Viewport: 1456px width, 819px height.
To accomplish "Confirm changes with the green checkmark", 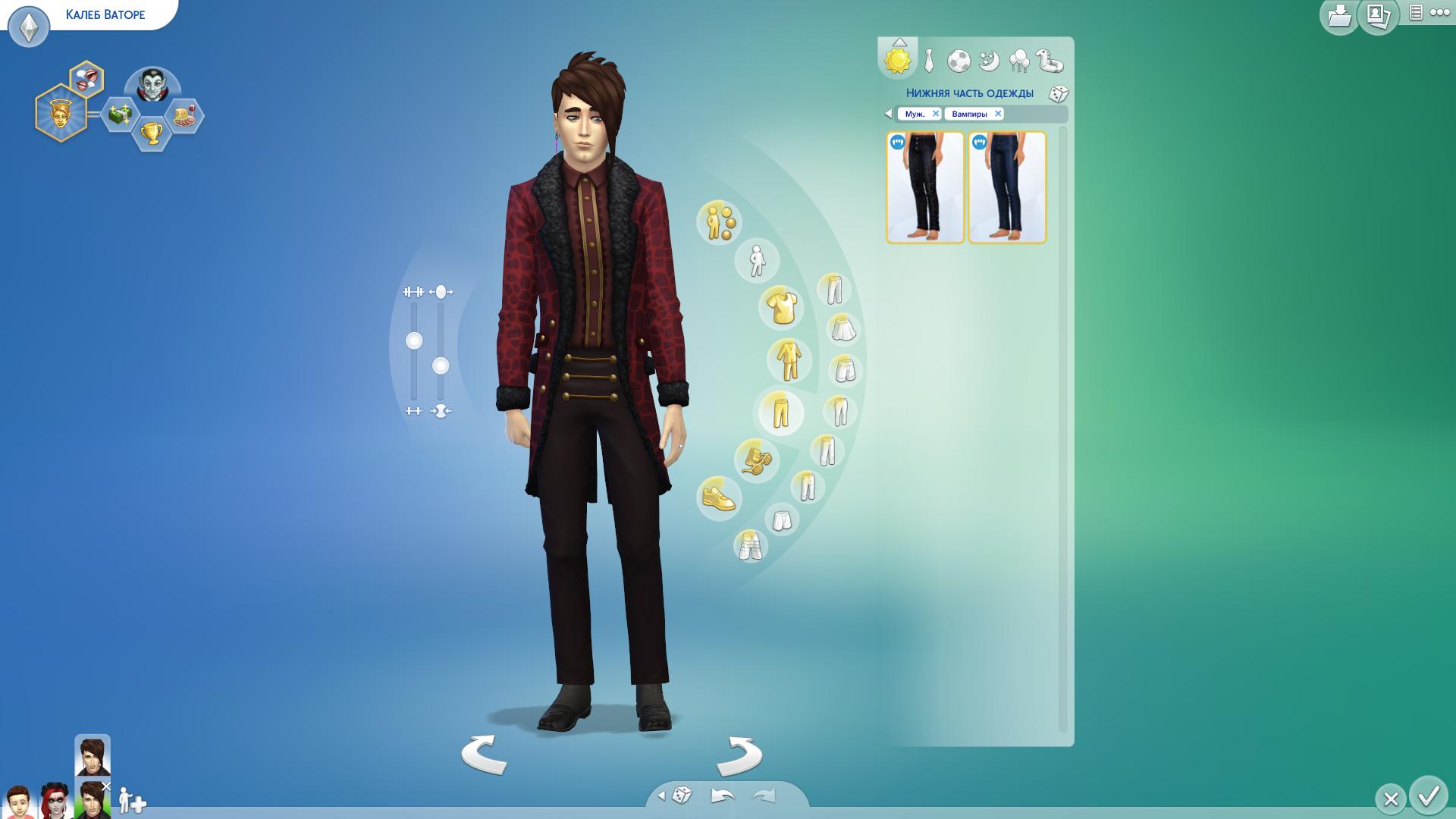I will coord(1429,796).
